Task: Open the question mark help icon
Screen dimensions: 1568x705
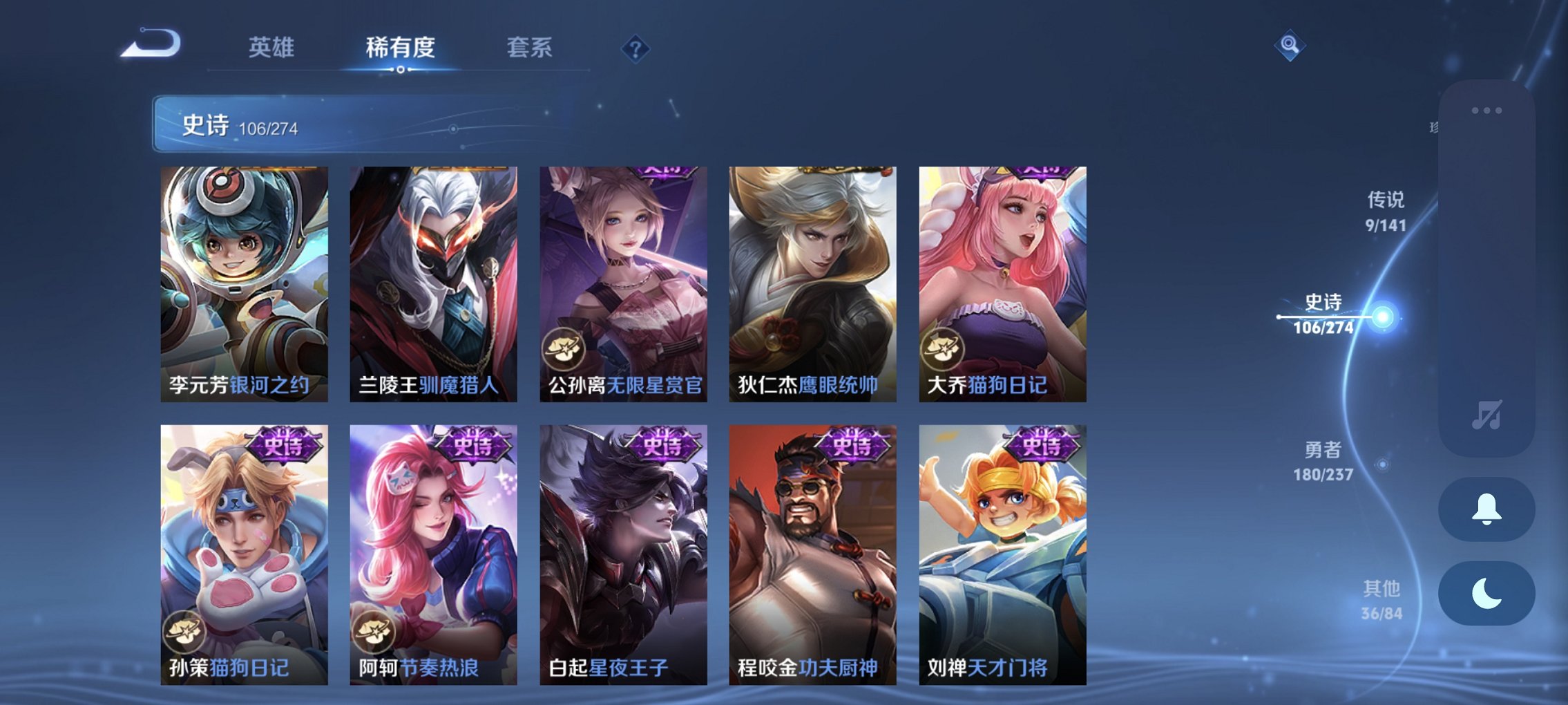Action: pyautogui.click(x=635, y=48)
